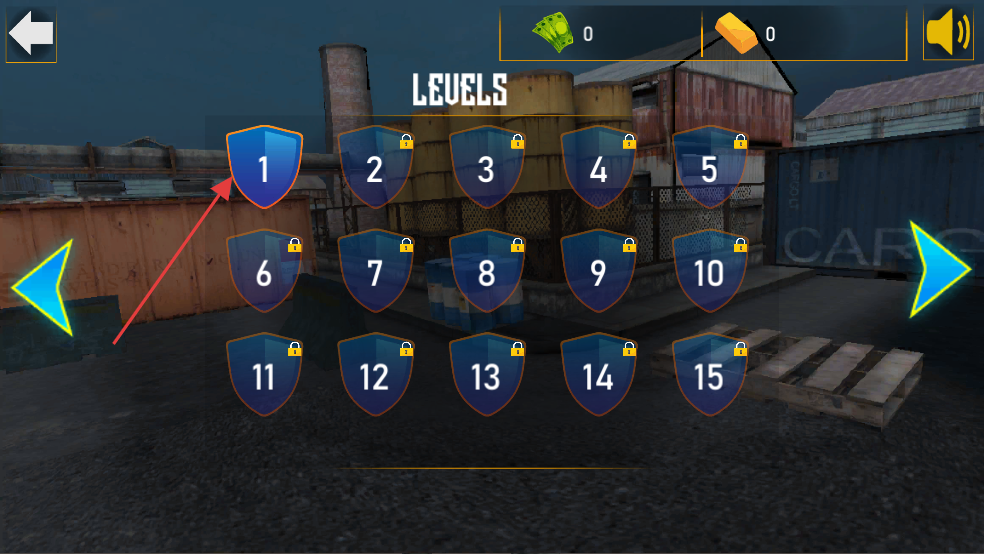Viewport: 984px width, 554px height.
Task: Choose locked level 15
Action: [709, 376]
